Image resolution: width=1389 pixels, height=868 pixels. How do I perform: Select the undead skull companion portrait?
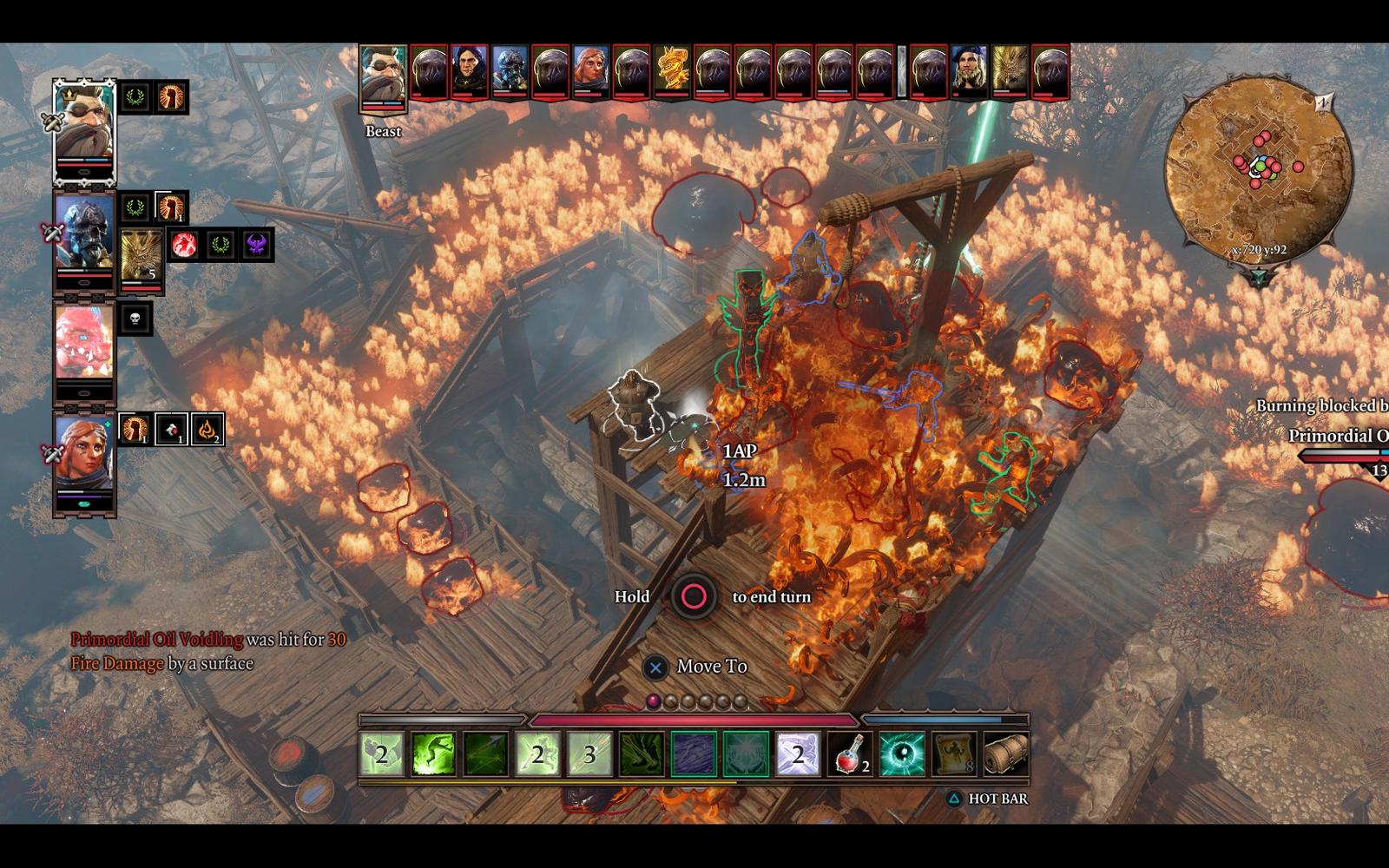[x=84, y=233]
